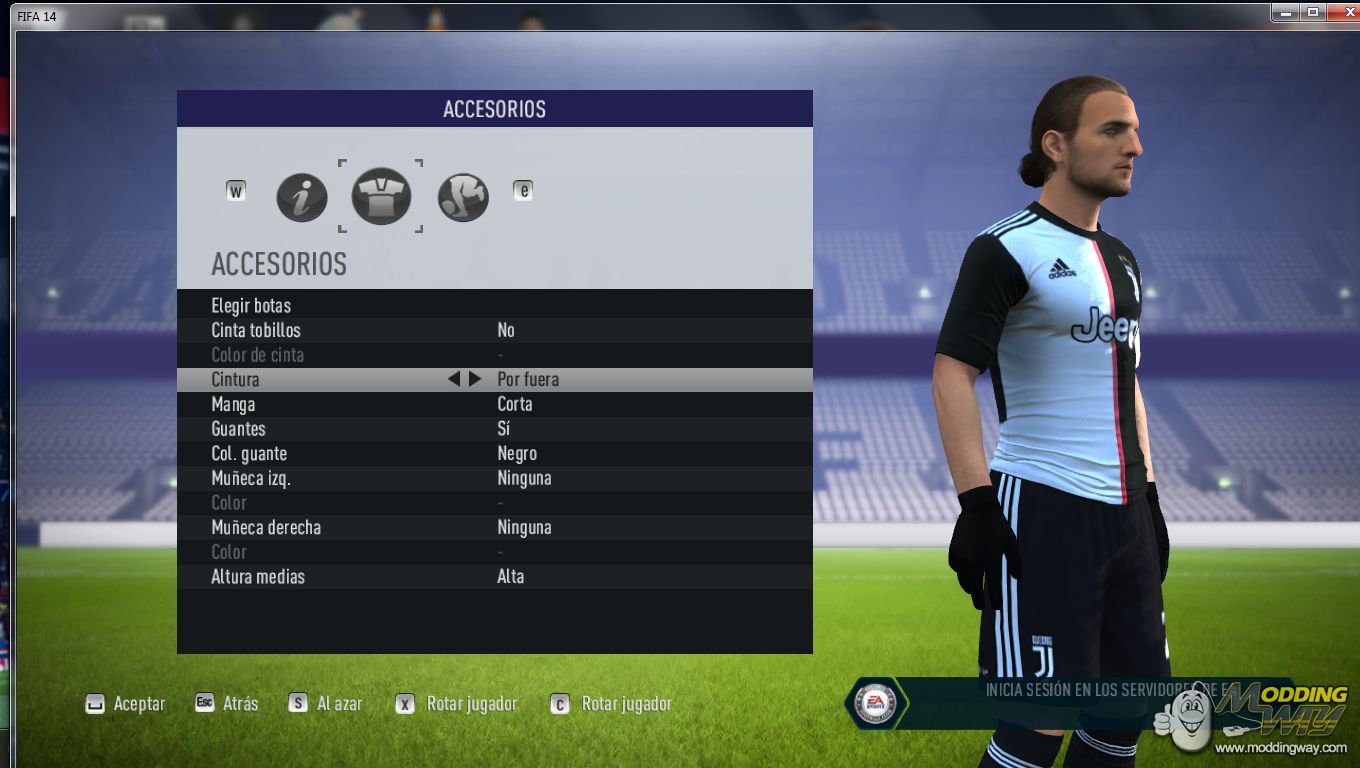Minimize the FIFA 14 window
This screenshot has width=1360, height=768.
click(1286, 12)
